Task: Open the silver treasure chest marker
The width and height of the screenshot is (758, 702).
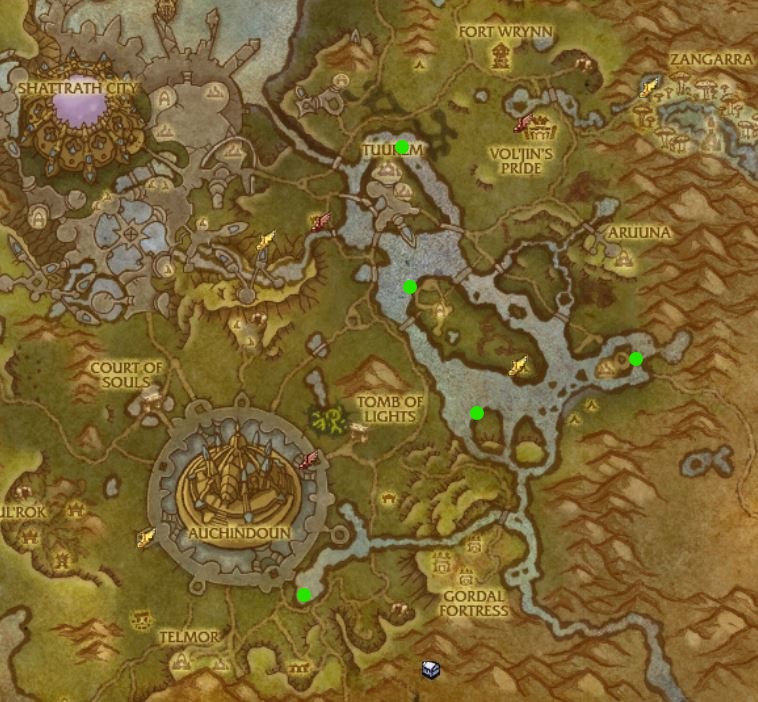Action: pyautogui.click(x=430, y=669)
